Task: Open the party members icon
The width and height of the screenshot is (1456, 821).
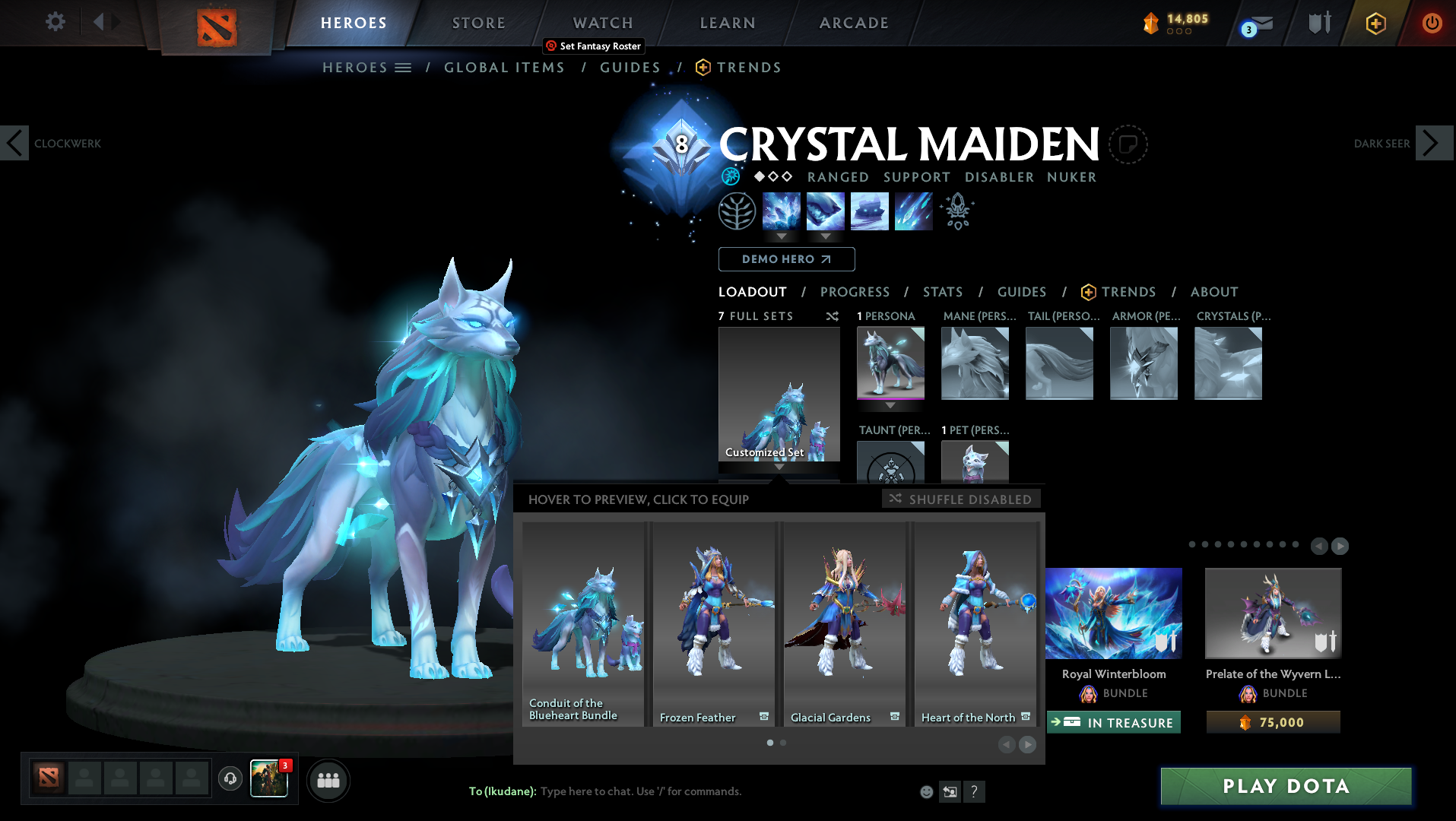Action: [328, 780]
